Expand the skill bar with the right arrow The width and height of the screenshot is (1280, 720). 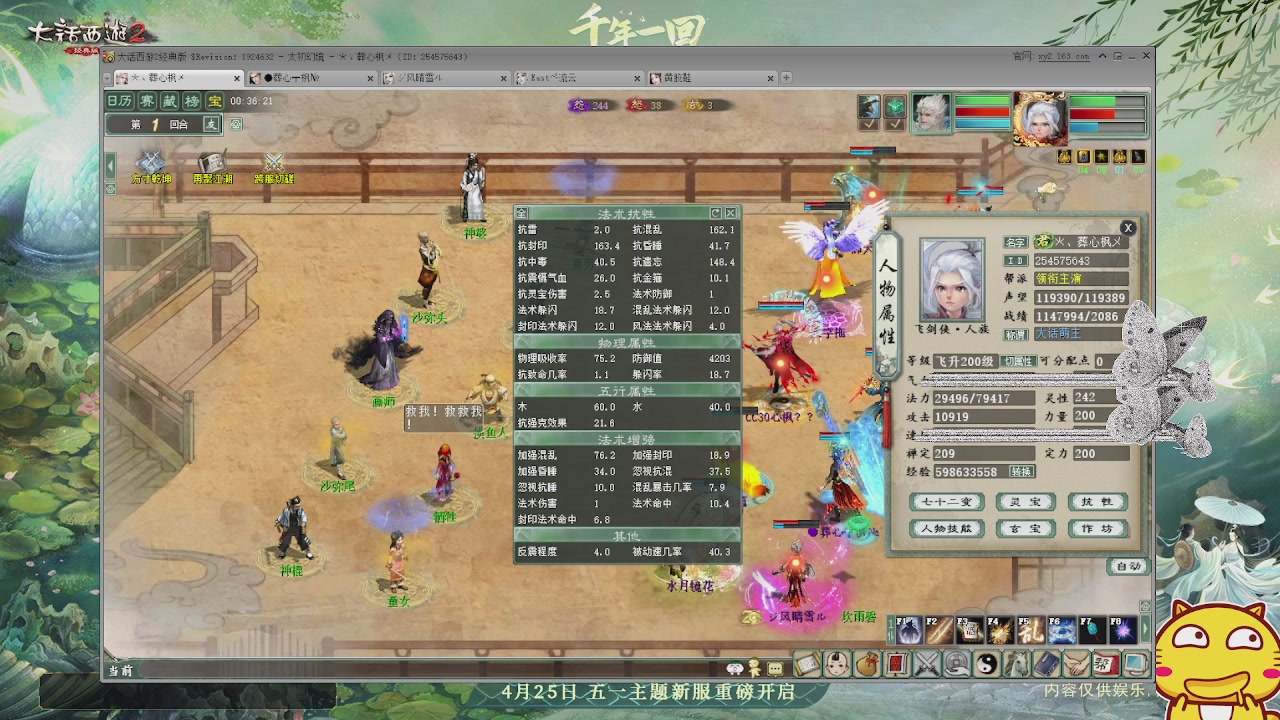(x=1145, y=630)
